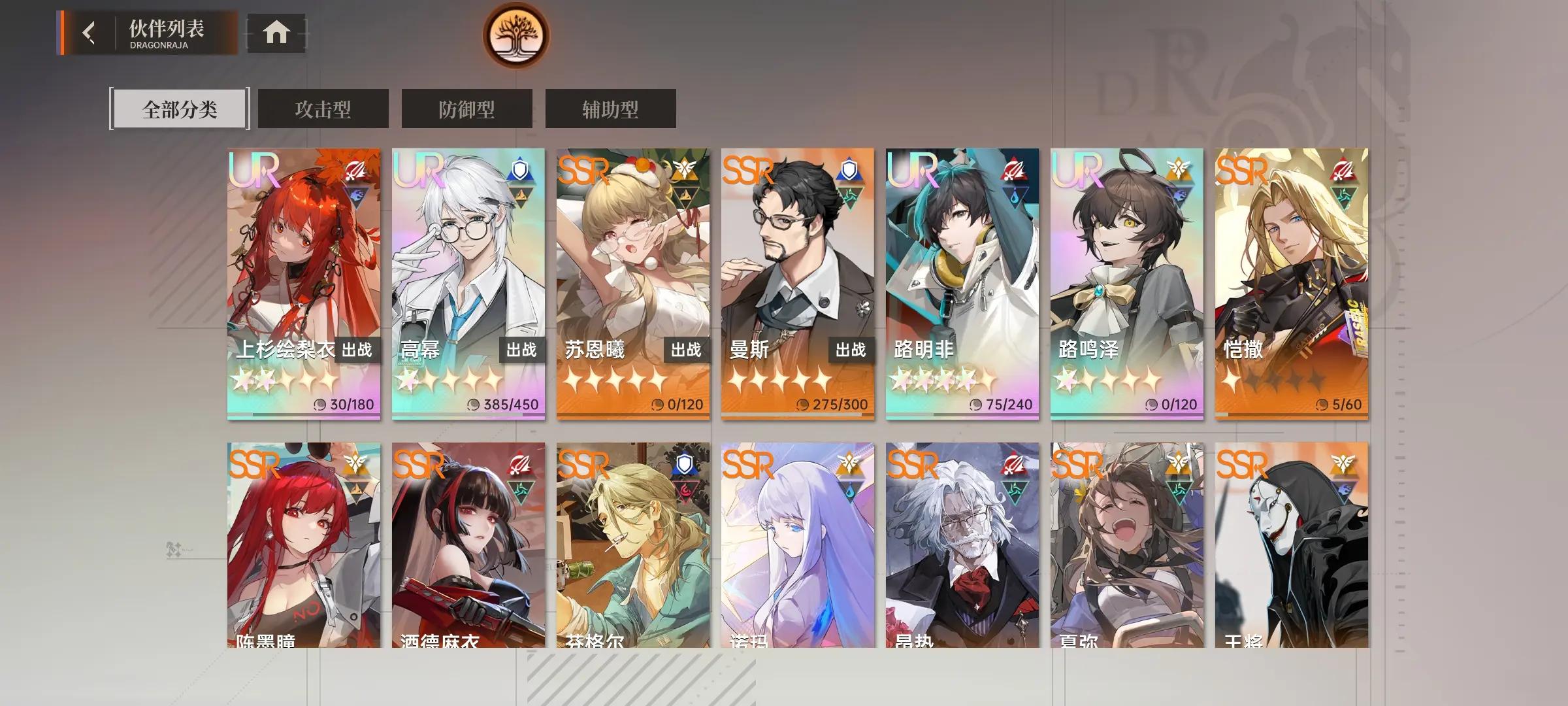Switch to the 攻击型 filter tab
The width and height of the screenshot is (1568, 706).
(323, 109)
